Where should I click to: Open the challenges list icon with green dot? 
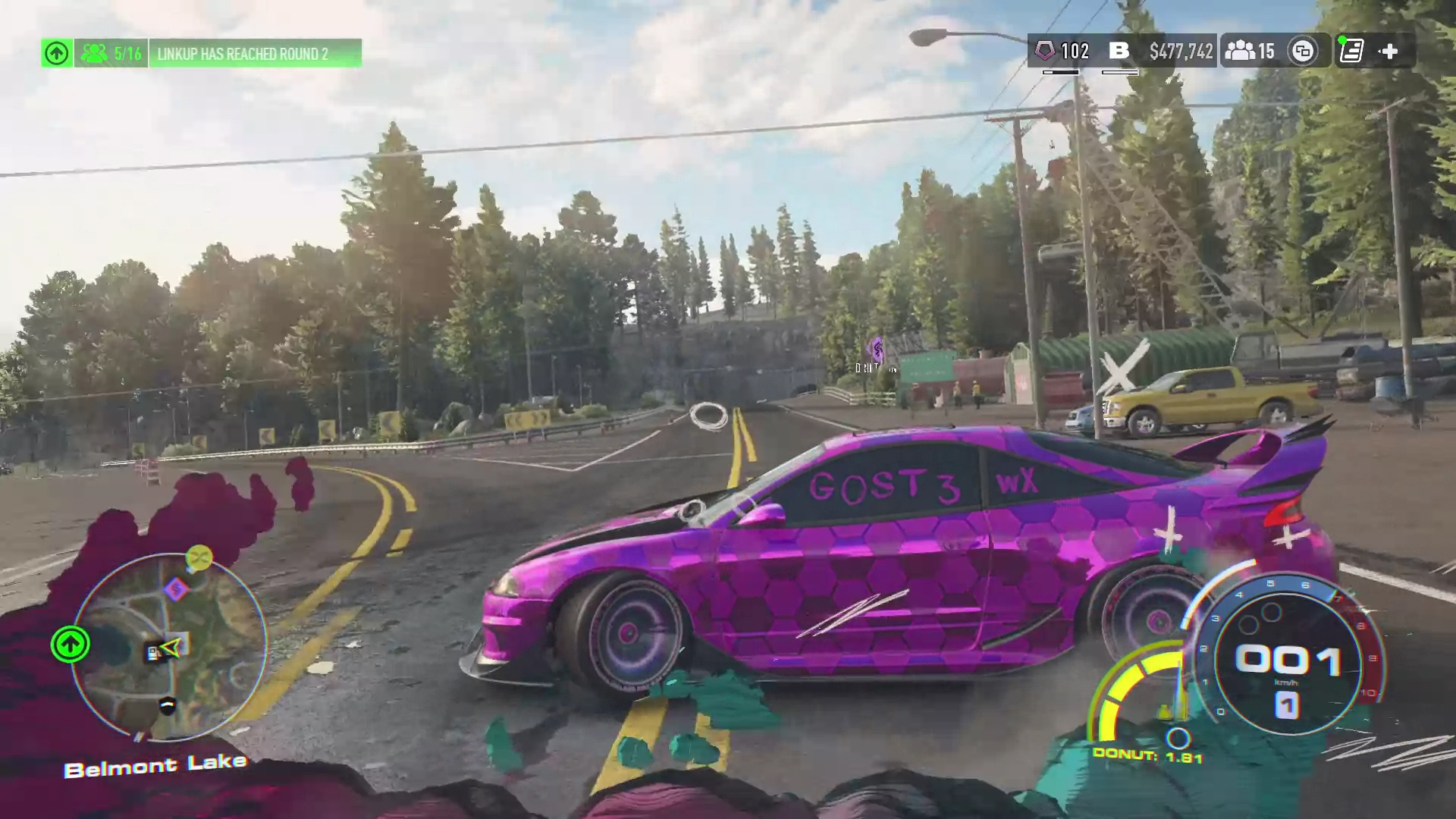click(1351, 52)
